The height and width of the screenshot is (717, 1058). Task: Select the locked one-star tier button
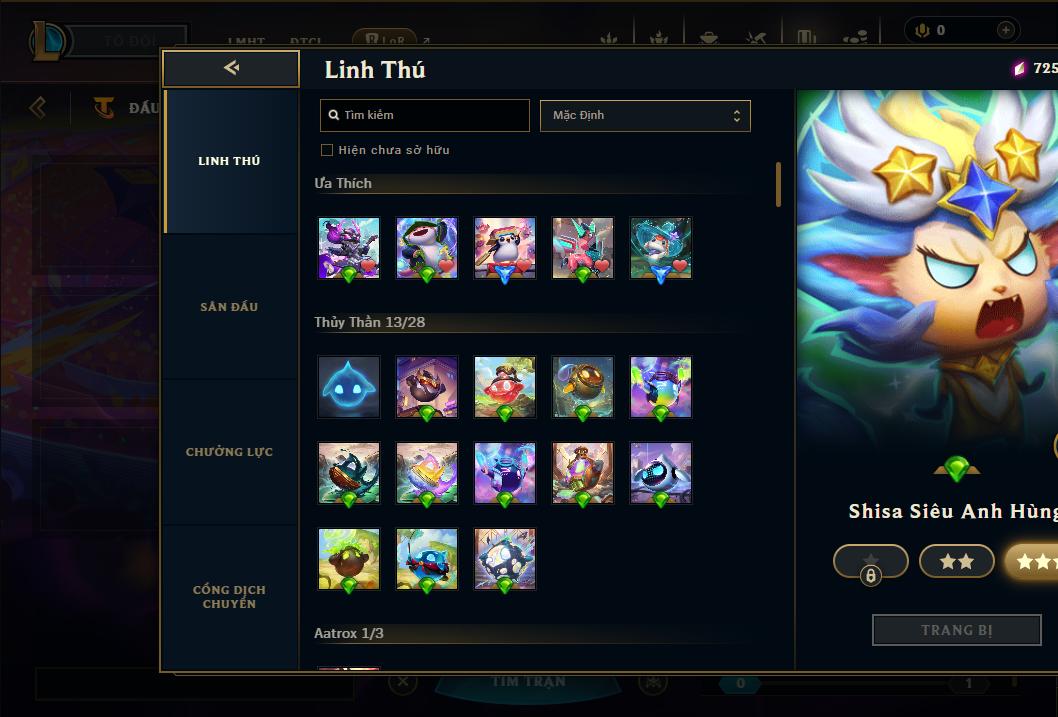tap(871, 561)
